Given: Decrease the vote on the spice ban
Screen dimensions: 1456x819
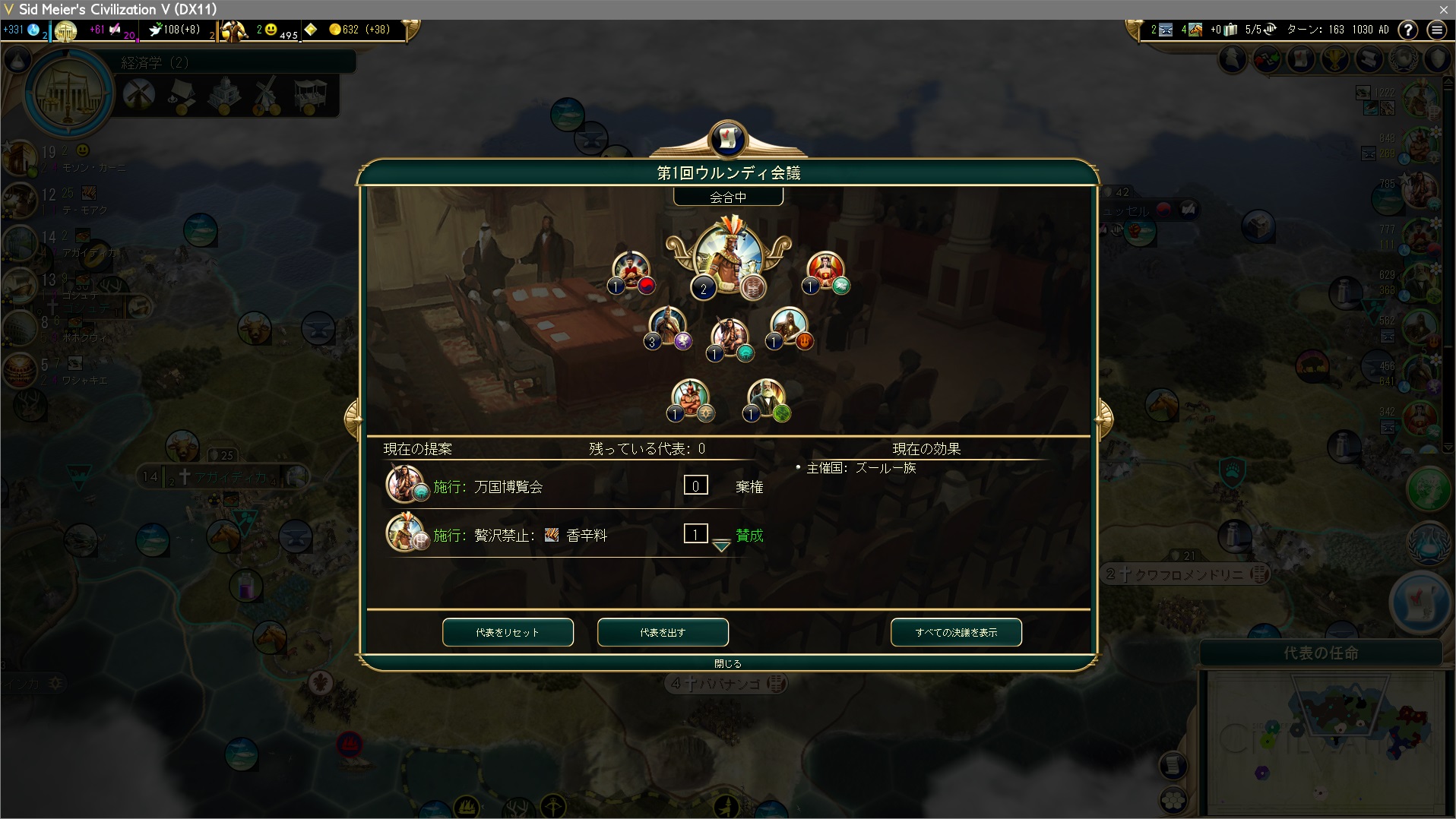Looking at the screenshot, I should click(x=721, y=545).
